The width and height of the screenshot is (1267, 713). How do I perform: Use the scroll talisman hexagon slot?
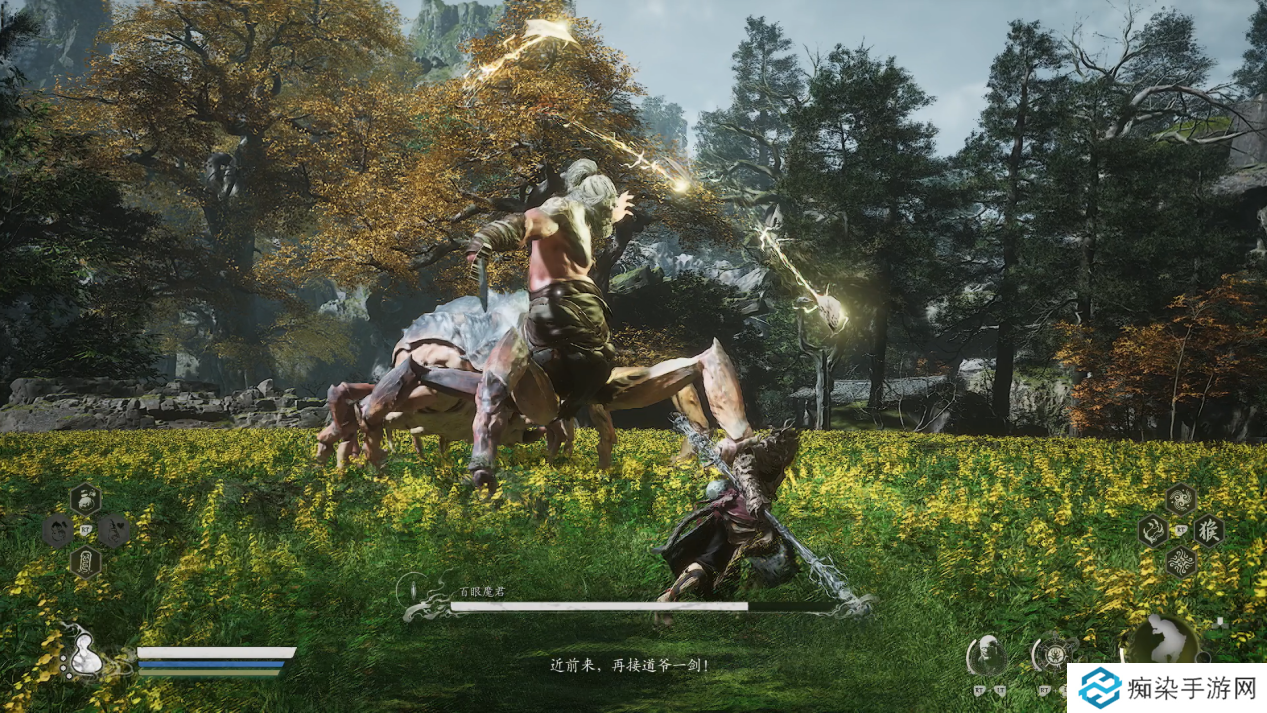tap(85, 560)
